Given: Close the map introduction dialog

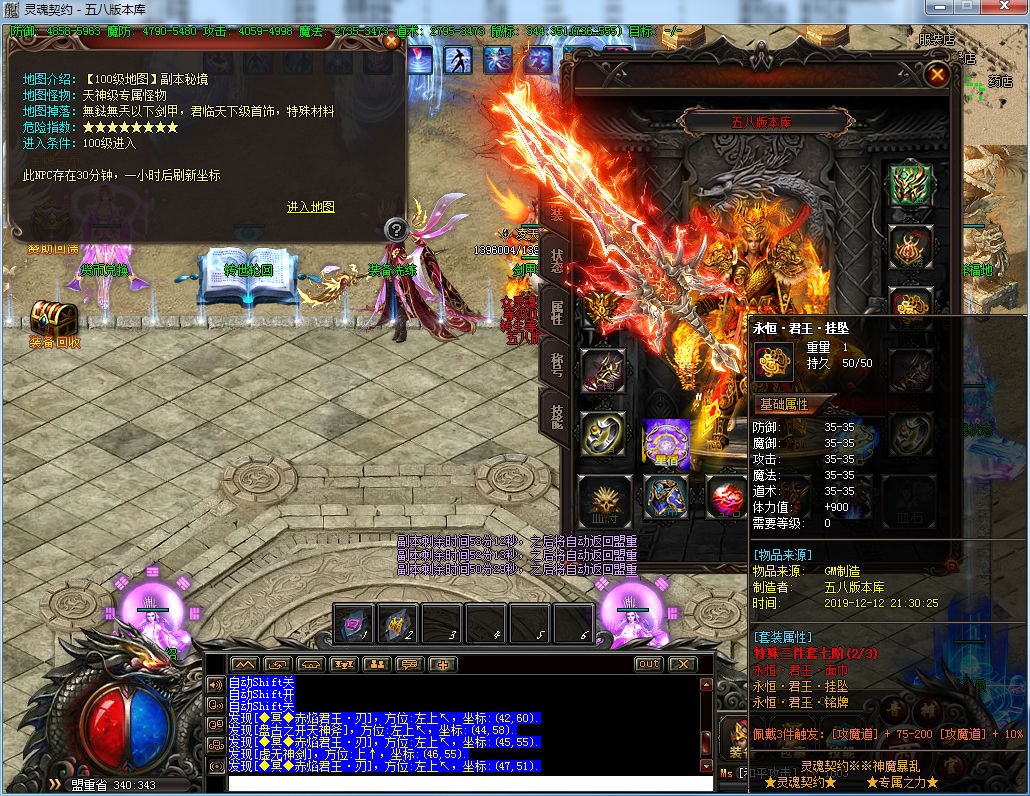Looking at the screenshot, I should 392,42.
